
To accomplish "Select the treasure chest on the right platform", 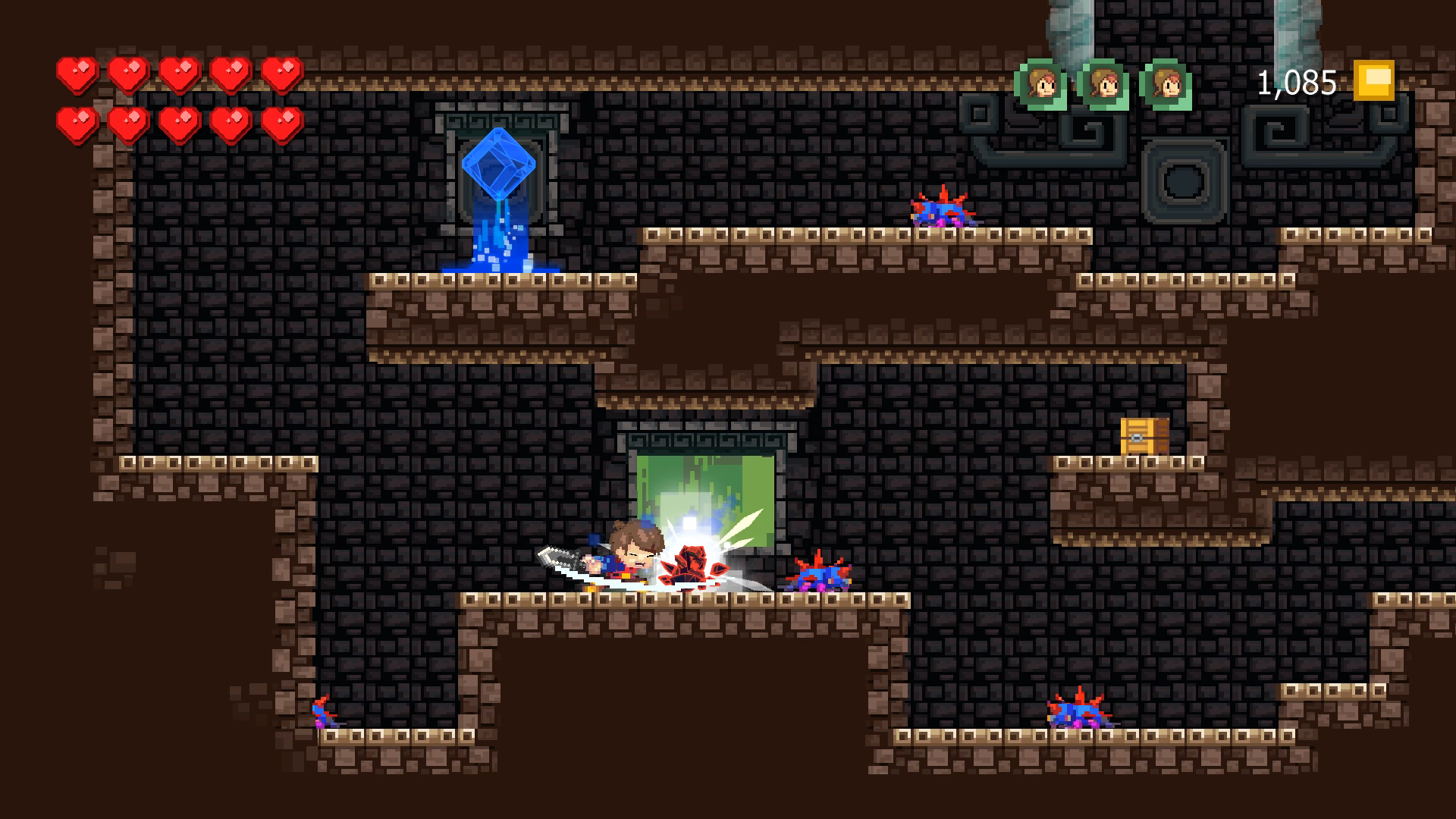I will (x=1144, y=437).
